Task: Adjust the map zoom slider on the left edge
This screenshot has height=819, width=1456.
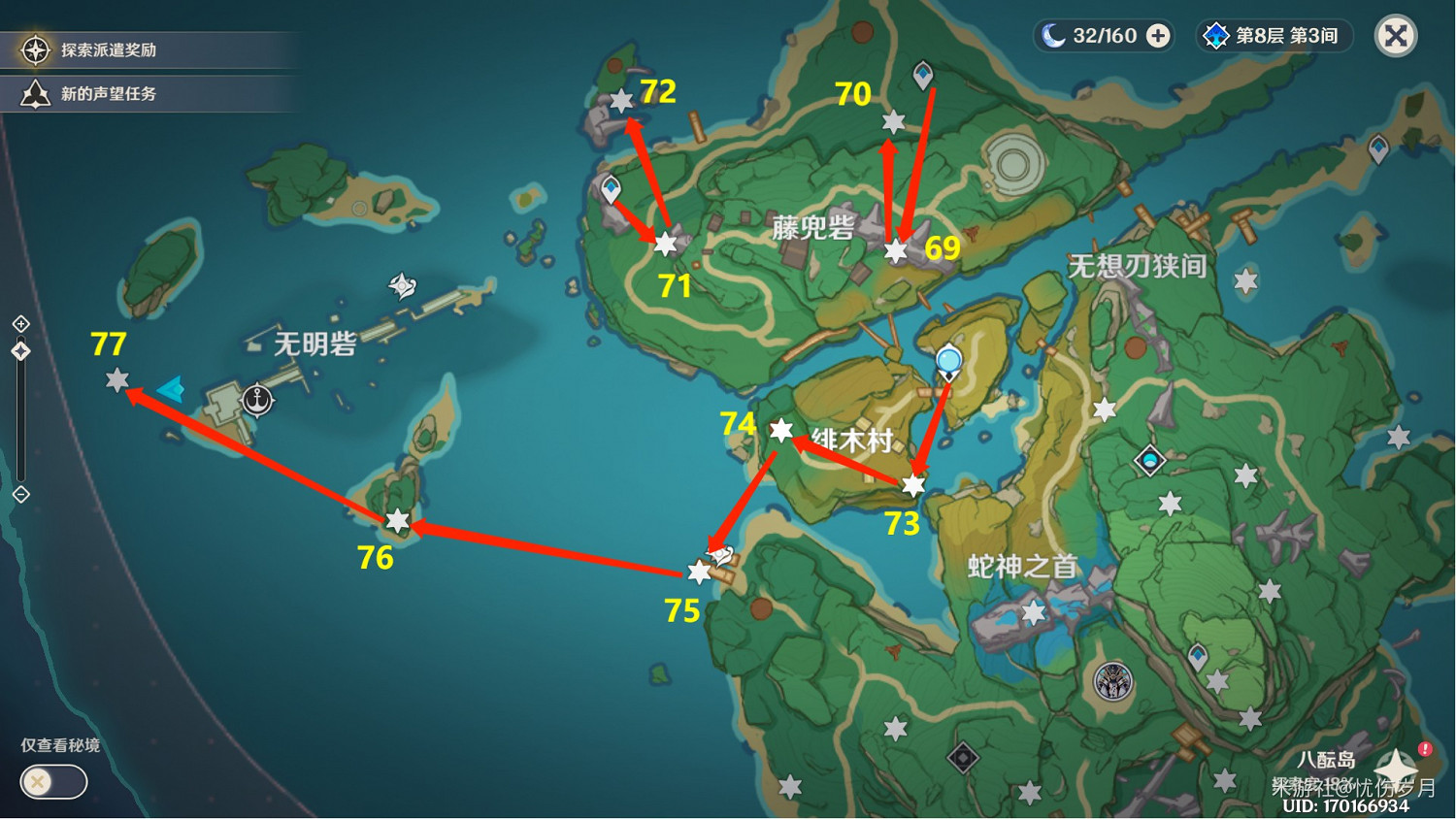Action: click(x=19, y=349)
